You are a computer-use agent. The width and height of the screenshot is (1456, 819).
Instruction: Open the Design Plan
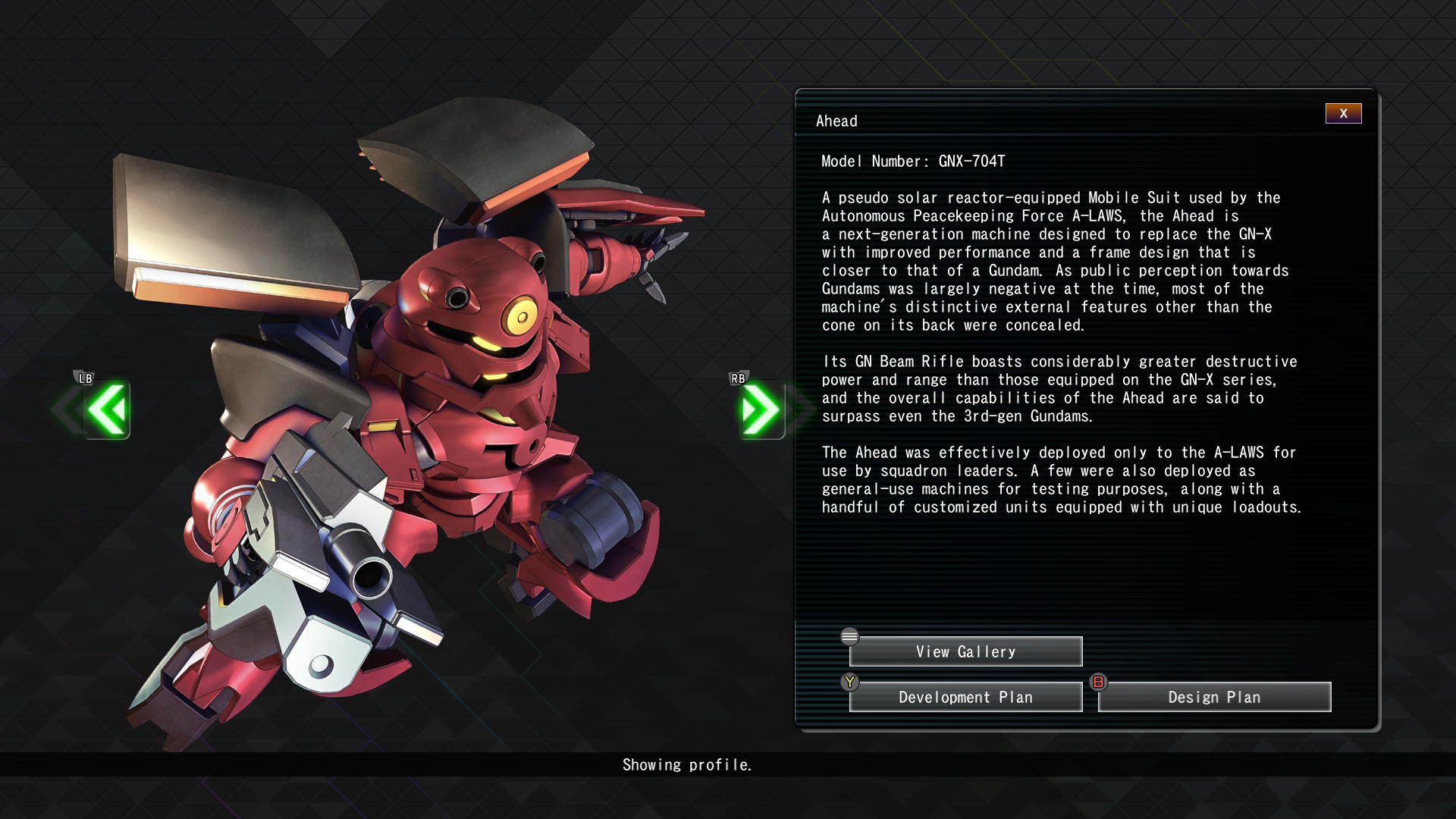pyautogui.click(x=1214, y=697)
